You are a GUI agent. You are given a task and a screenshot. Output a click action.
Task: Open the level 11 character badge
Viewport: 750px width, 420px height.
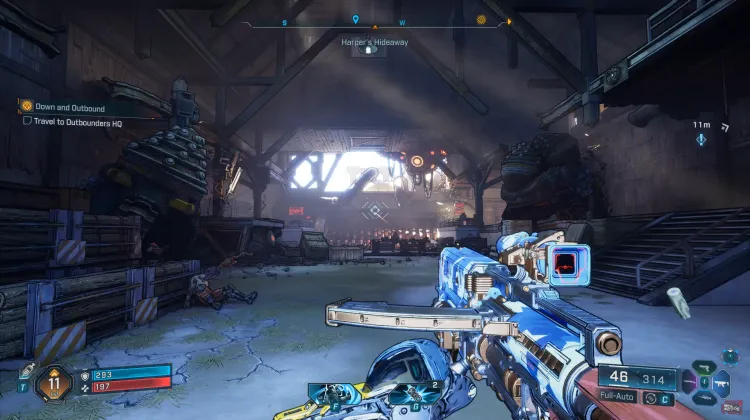(51, 381)
